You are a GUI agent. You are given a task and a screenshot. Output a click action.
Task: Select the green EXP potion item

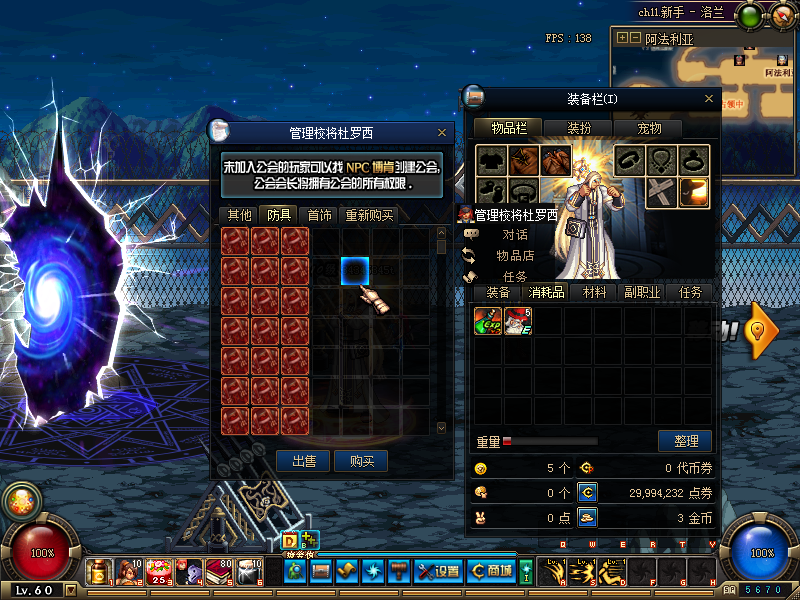[x=488, y=321]
